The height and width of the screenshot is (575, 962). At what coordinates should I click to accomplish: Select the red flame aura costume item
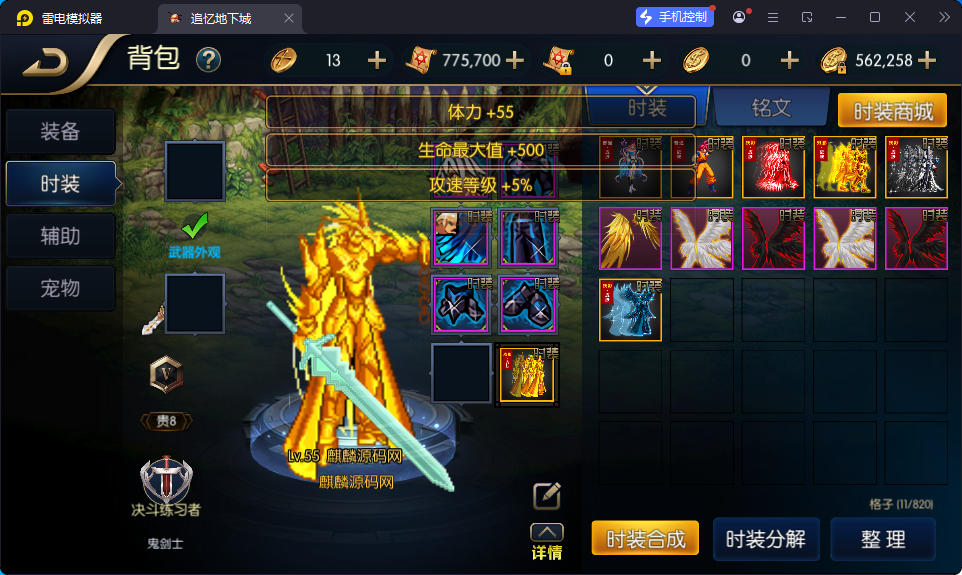773,167
